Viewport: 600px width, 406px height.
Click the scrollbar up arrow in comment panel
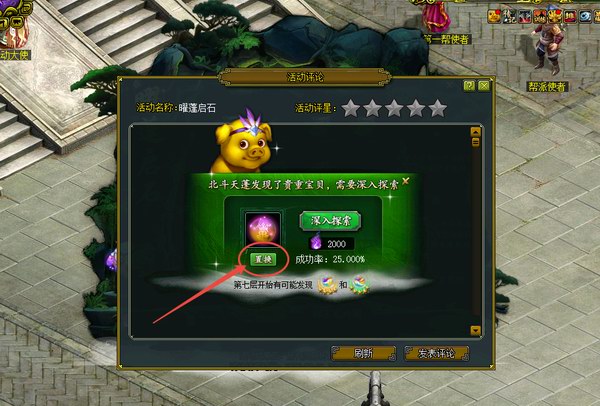(x=477, y=130)
